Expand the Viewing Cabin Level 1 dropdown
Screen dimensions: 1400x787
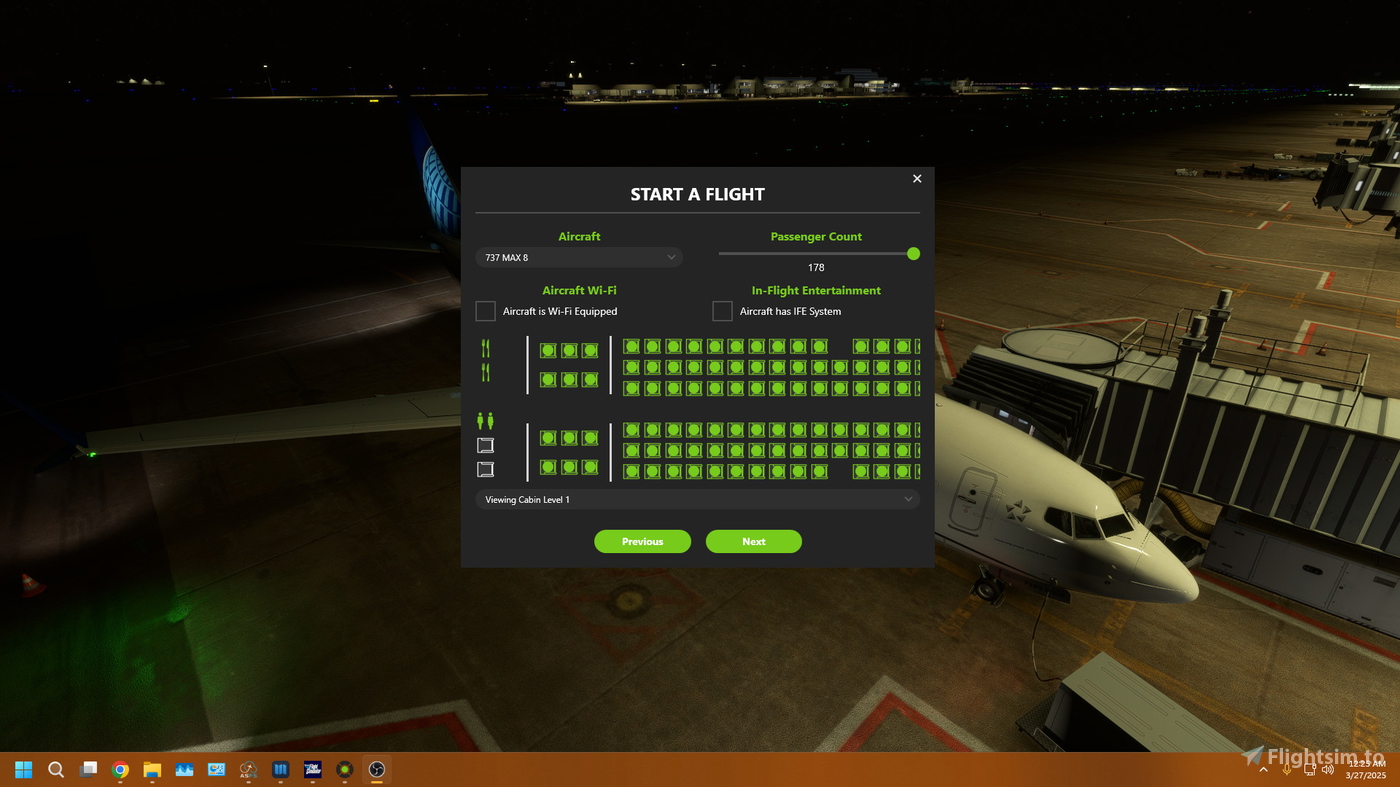click(697, 499)
